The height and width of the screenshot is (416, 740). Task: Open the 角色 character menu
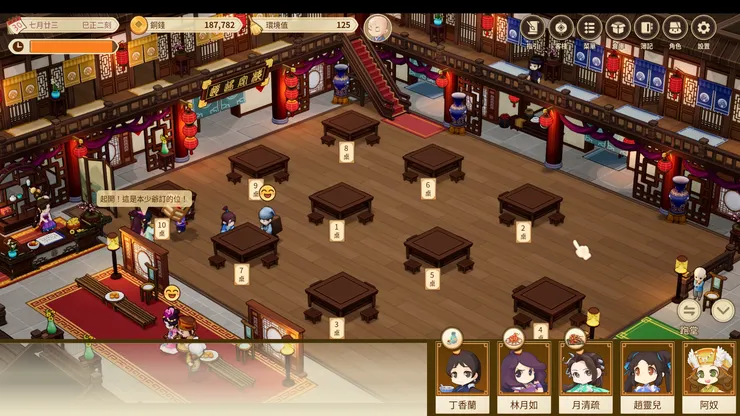675,28
